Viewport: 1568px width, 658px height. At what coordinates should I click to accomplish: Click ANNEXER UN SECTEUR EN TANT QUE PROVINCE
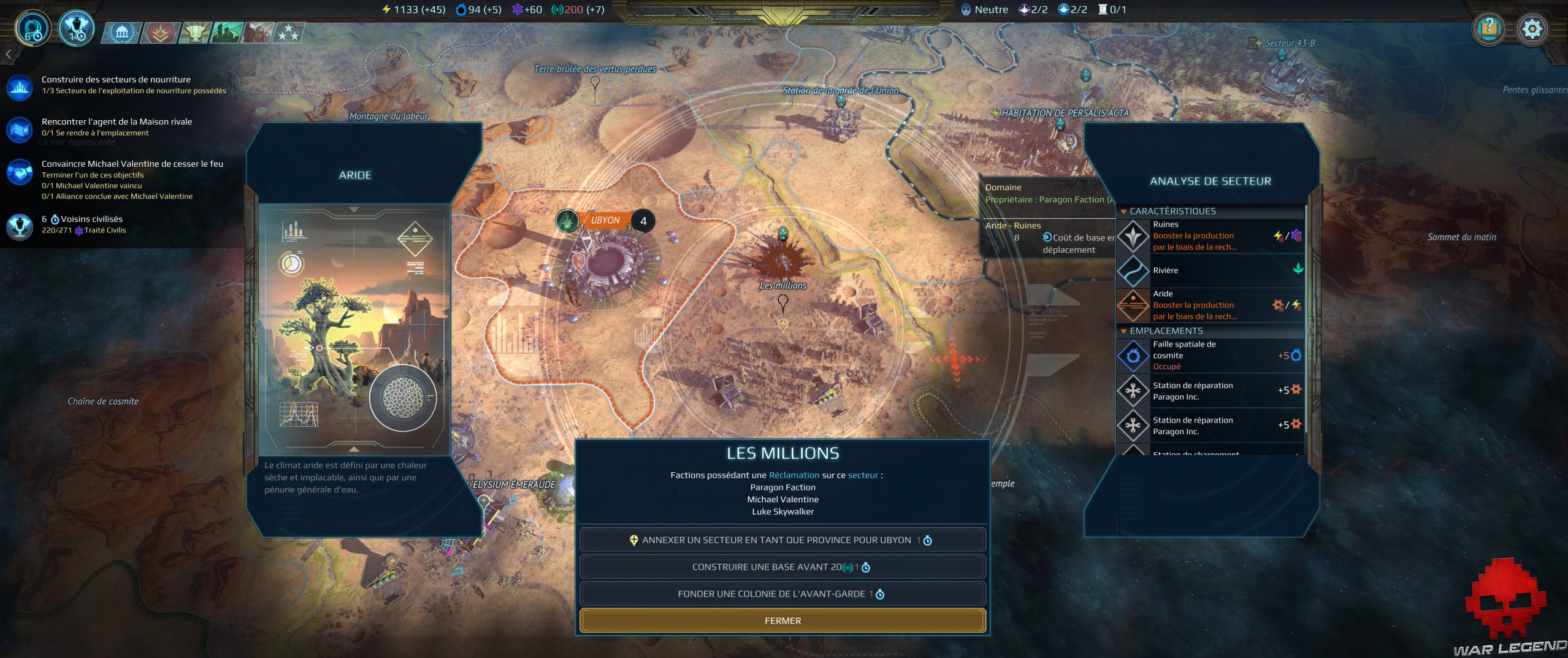pos(783,540)
